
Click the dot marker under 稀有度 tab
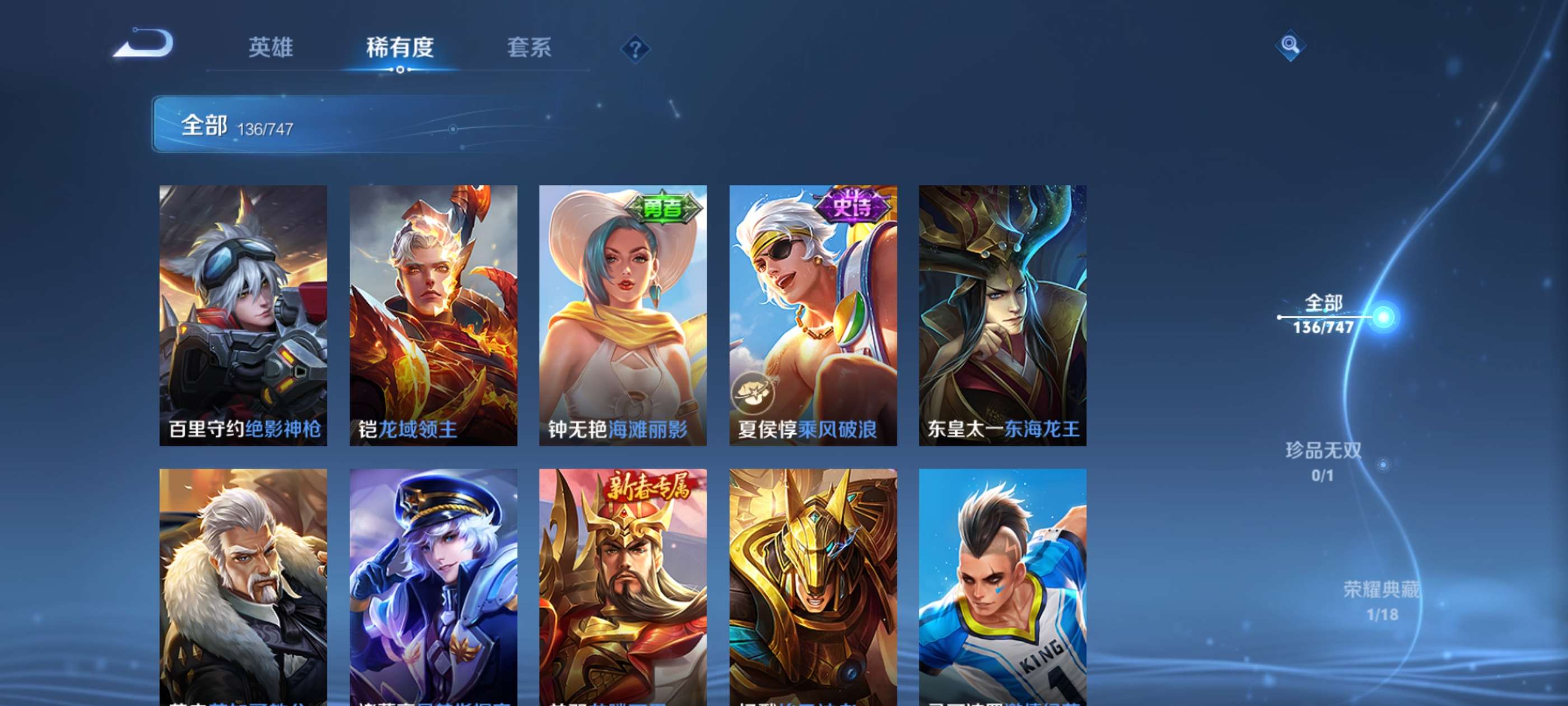[400, 69]
